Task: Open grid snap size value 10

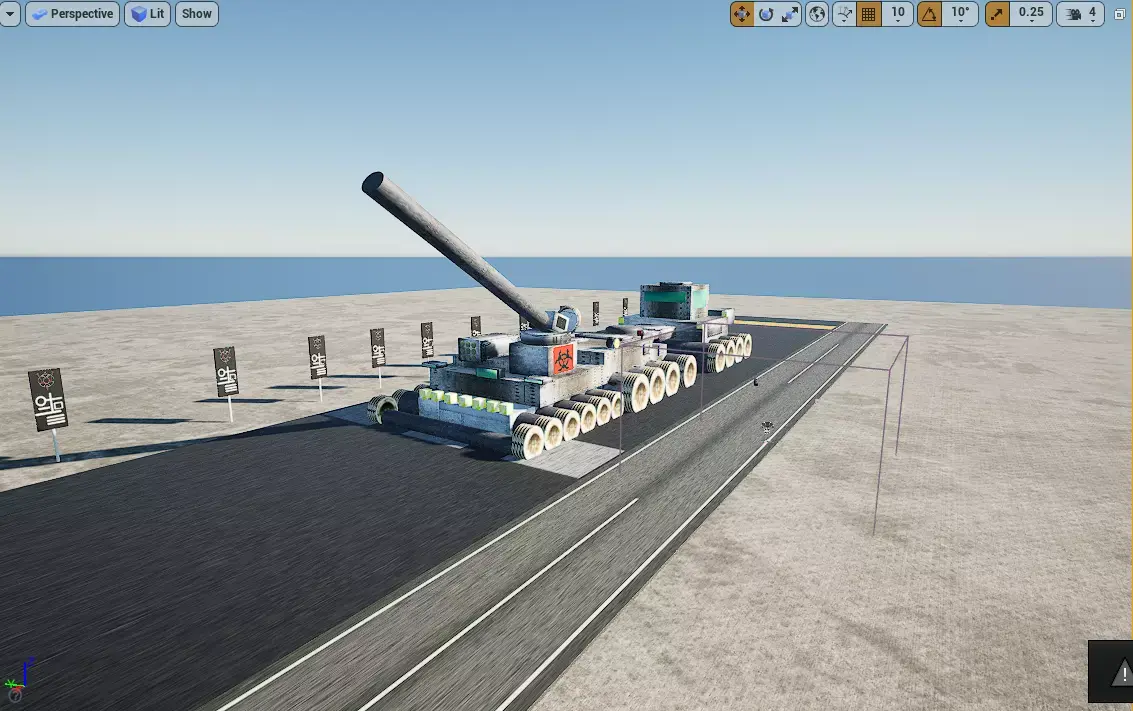Action: [897, 14]
